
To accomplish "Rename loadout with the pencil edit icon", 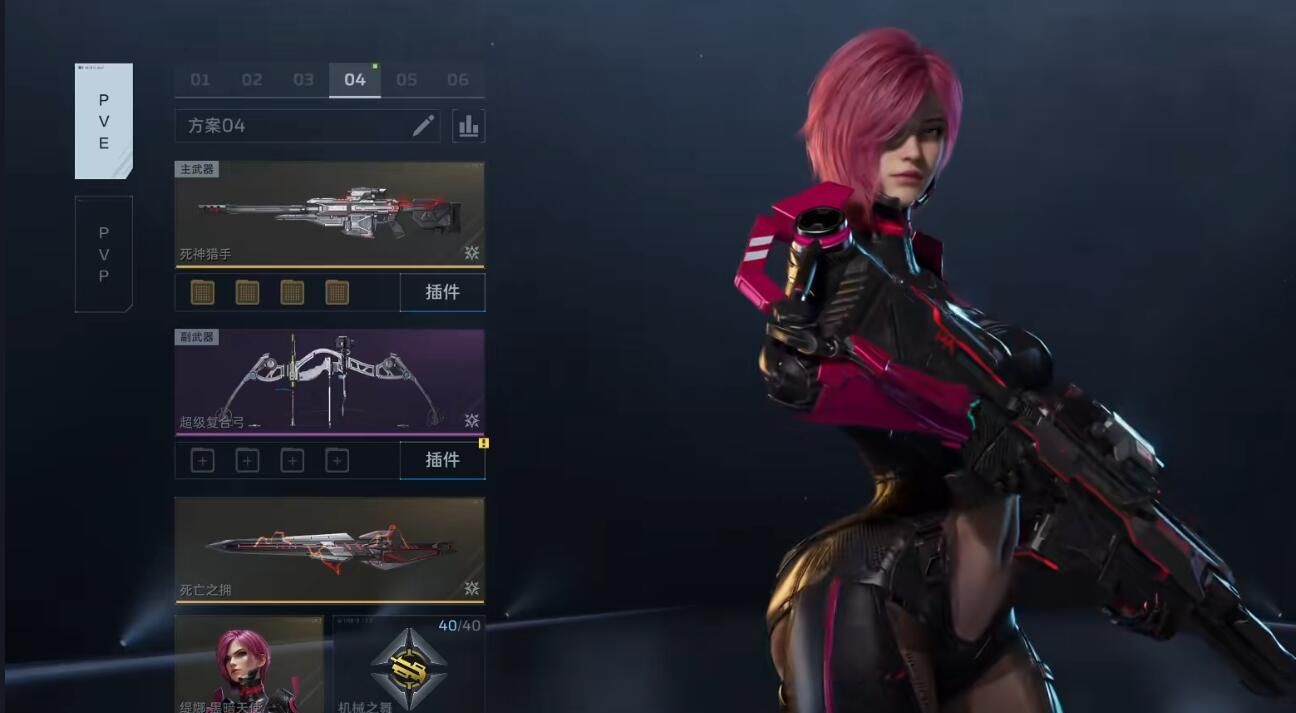I will pos(423,126).
